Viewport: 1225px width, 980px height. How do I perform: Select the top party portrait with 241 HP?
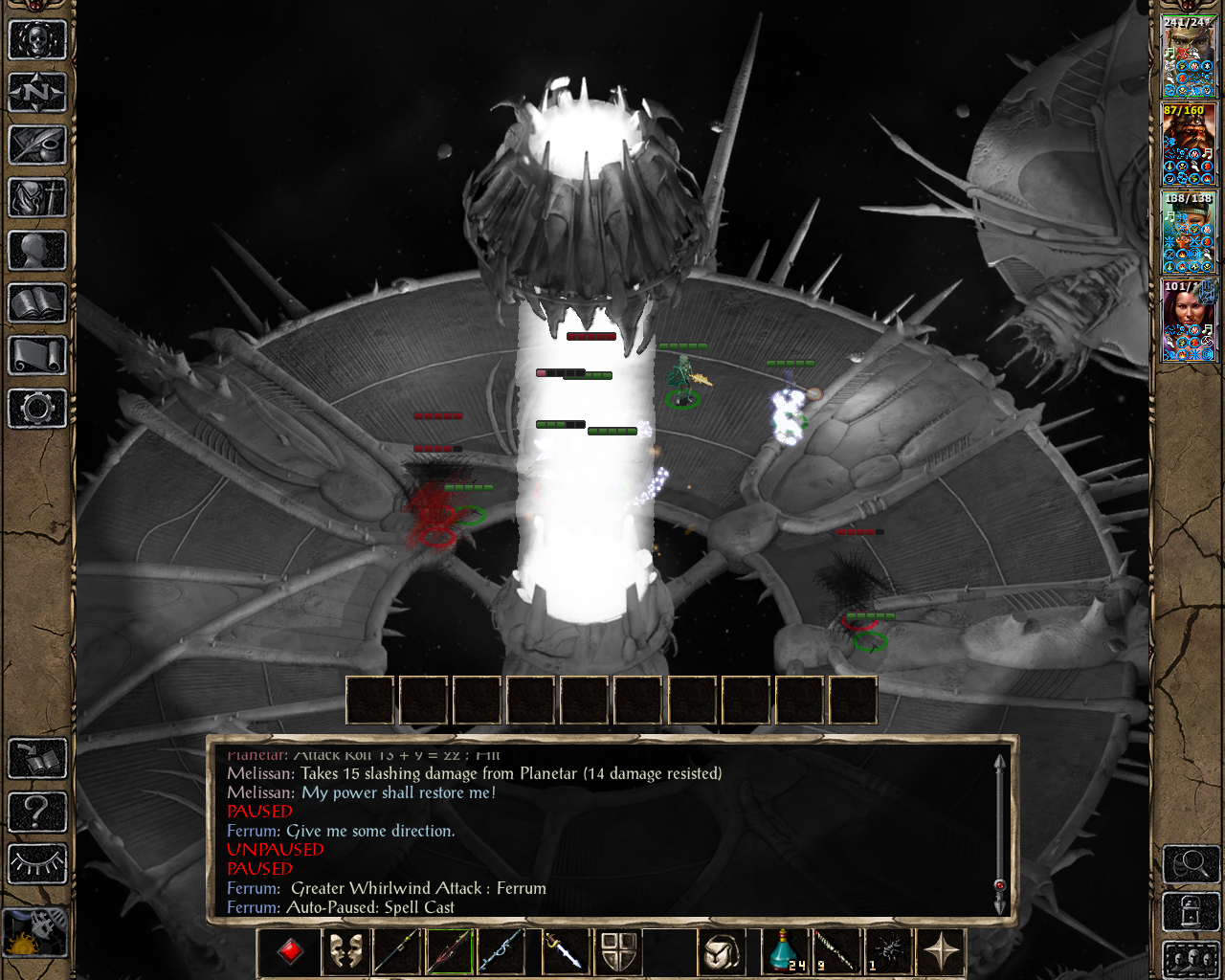coord(1189,56)
